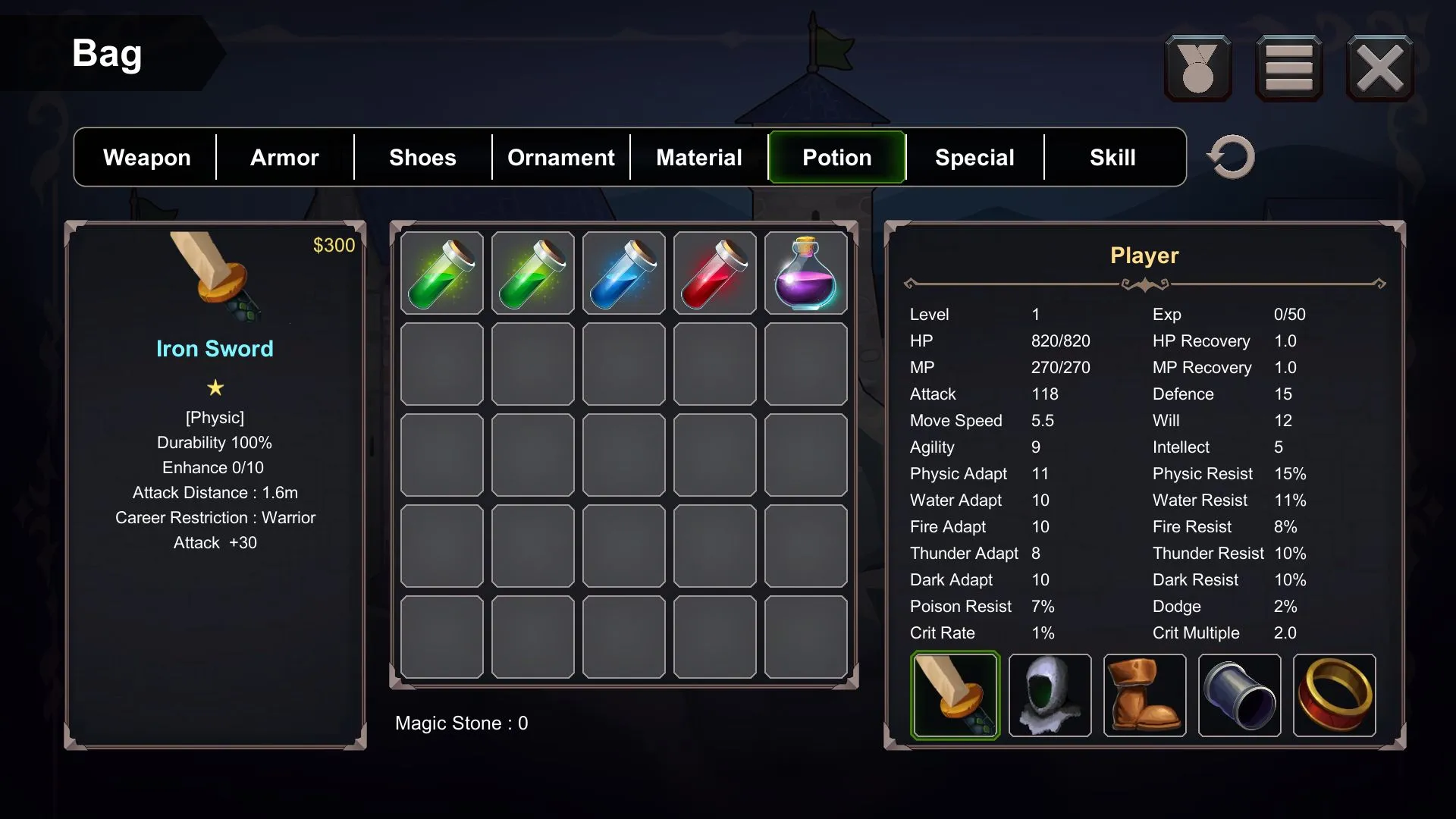This screenshot has width=1456, height=819.
Task: Open the Special items tab
Action: tap(974, 157)
